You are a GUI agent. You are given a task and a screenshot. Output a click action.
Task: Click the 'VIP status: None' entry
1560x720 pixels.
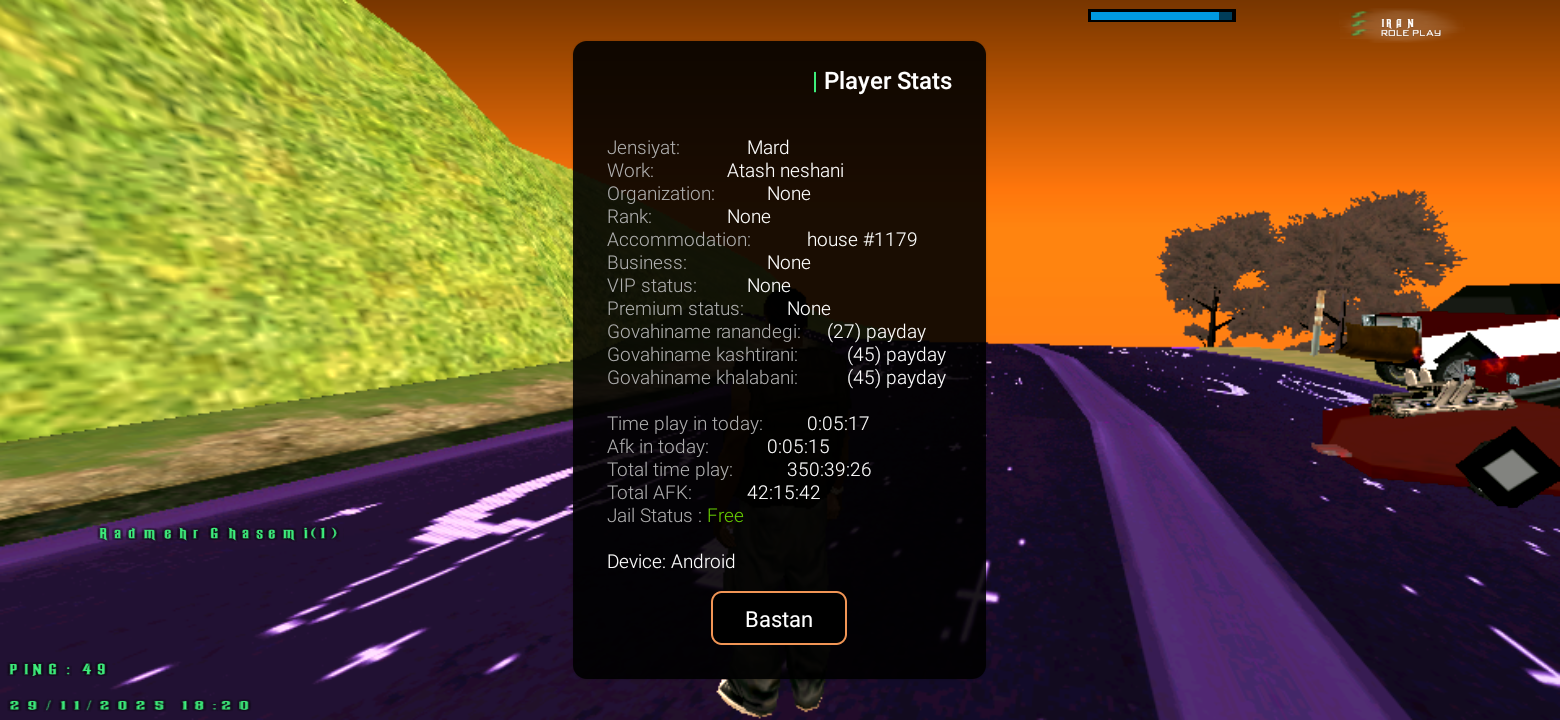(x=699, y=285)
